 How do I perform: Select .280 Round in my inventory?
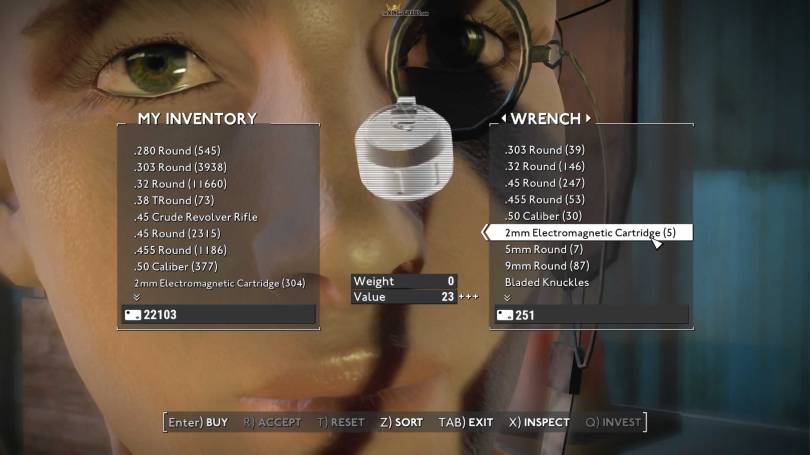(175, 150)
